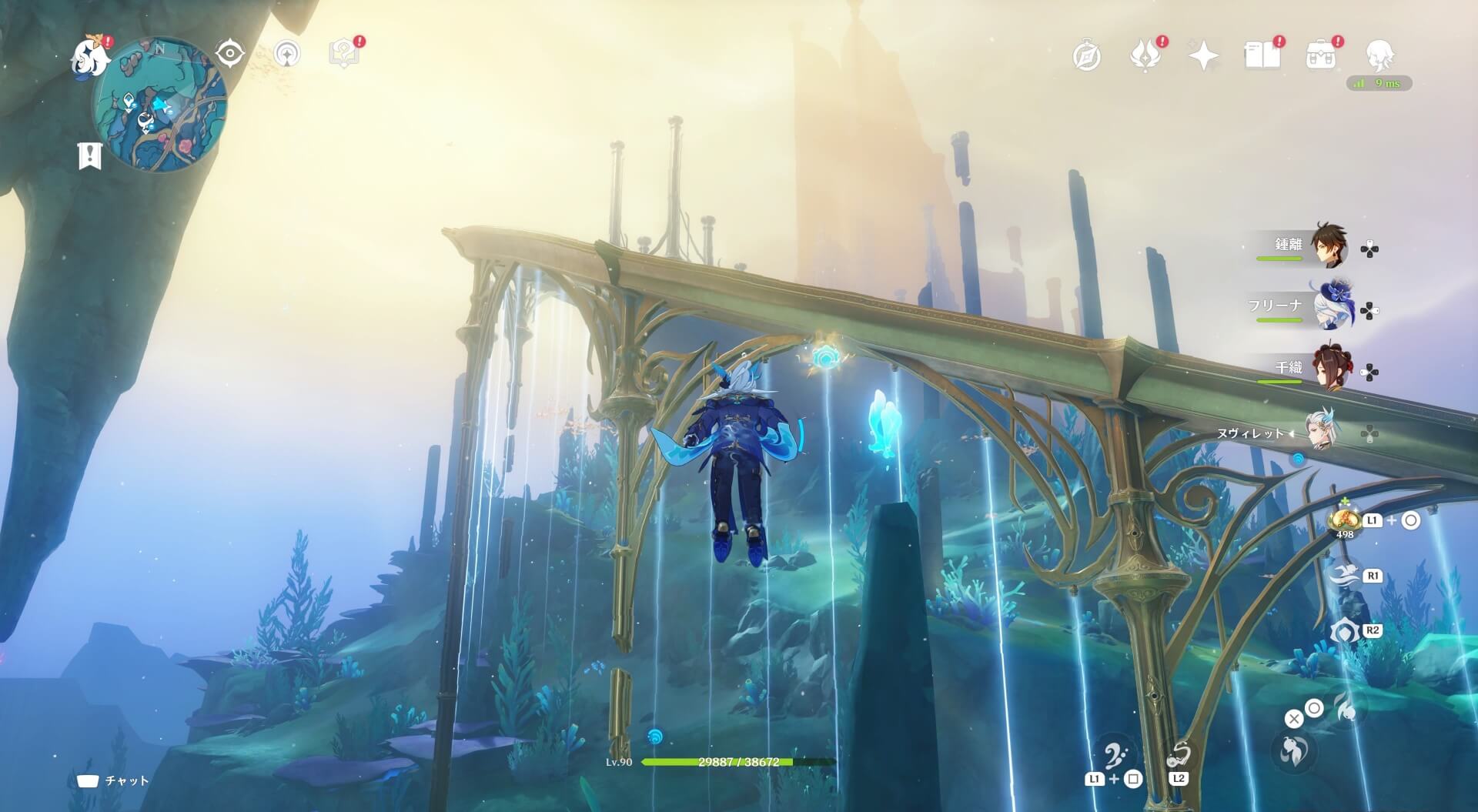Screen dimensions: 1478x812
Task: Open the circular minimap
Action: [x=159, y=105]
